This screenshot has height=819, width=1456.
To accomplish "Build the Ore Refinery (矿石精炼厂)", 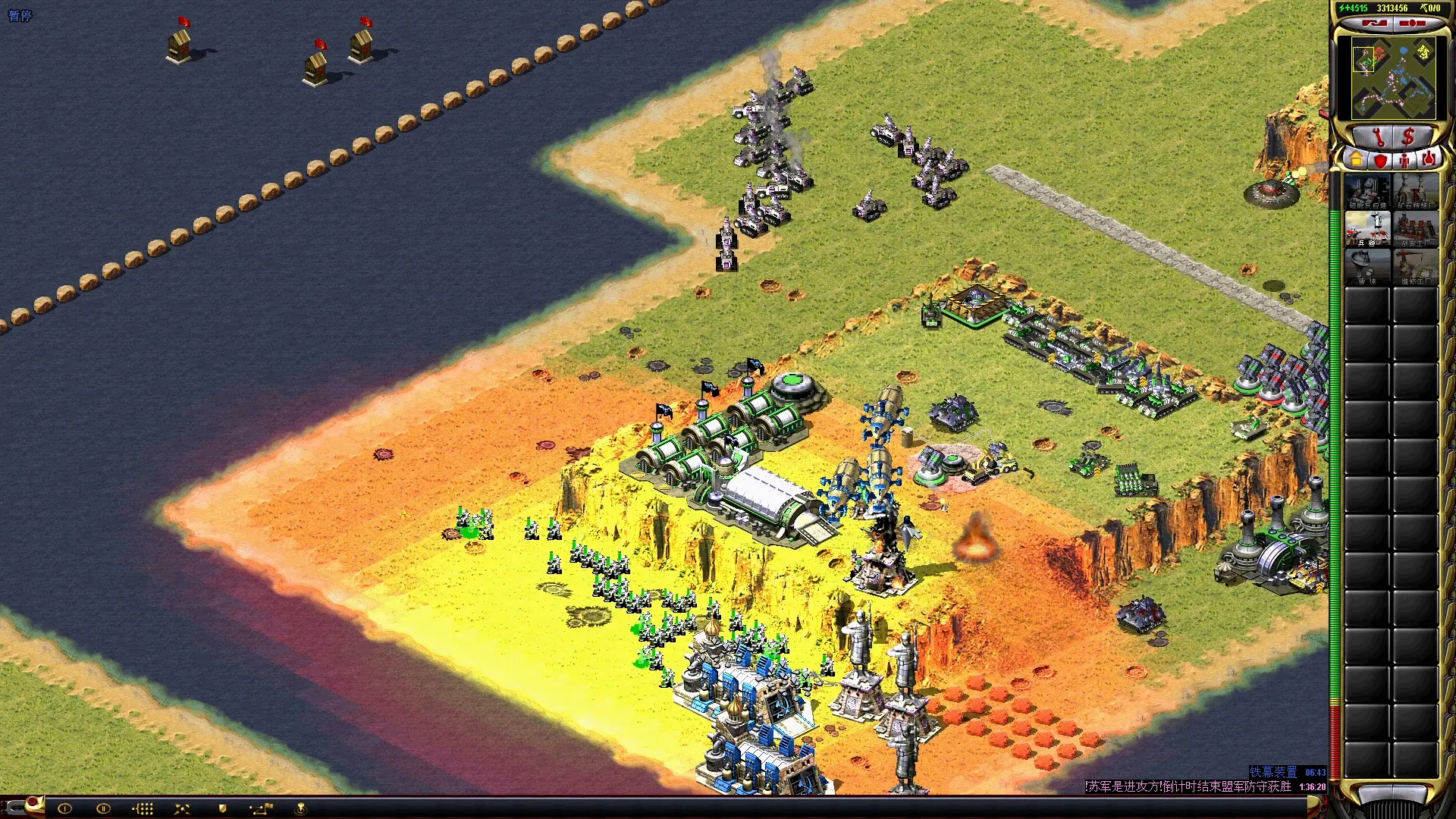I will (1415, 191).
